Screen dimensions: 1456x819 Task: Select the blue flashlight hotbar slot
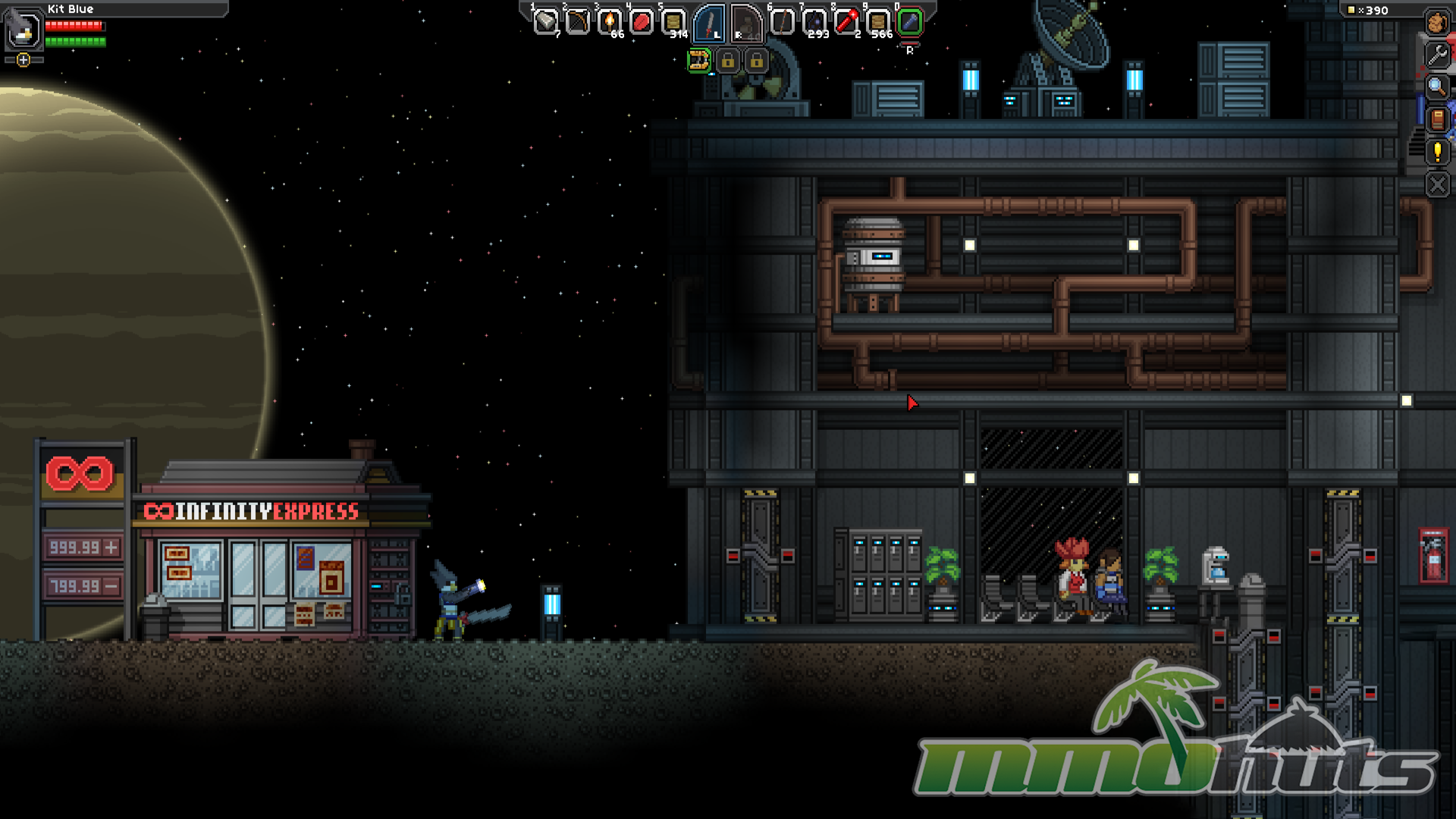[x=910, y=22]
